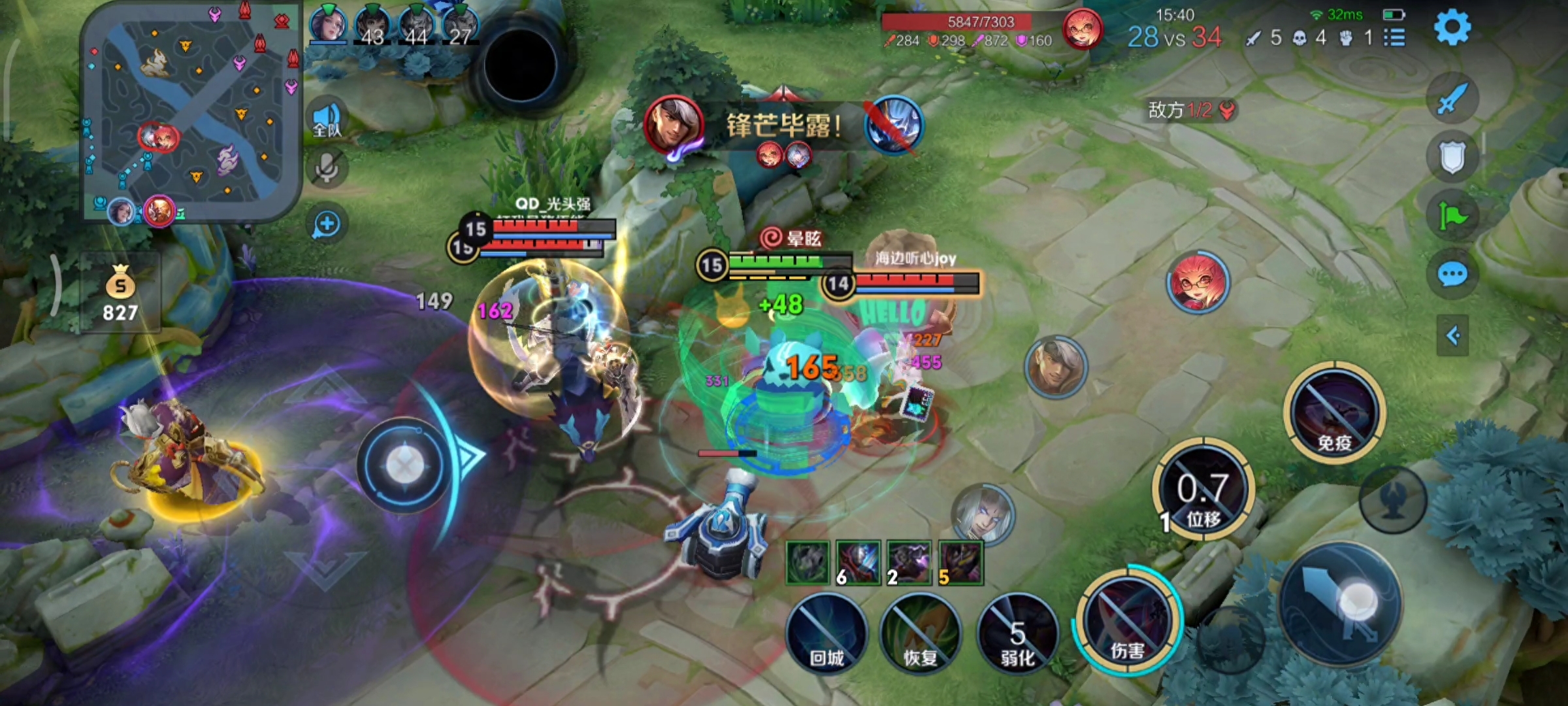Open the quick chat bubble
The image size is (1568, 706).
click(x=1452, y=275)
